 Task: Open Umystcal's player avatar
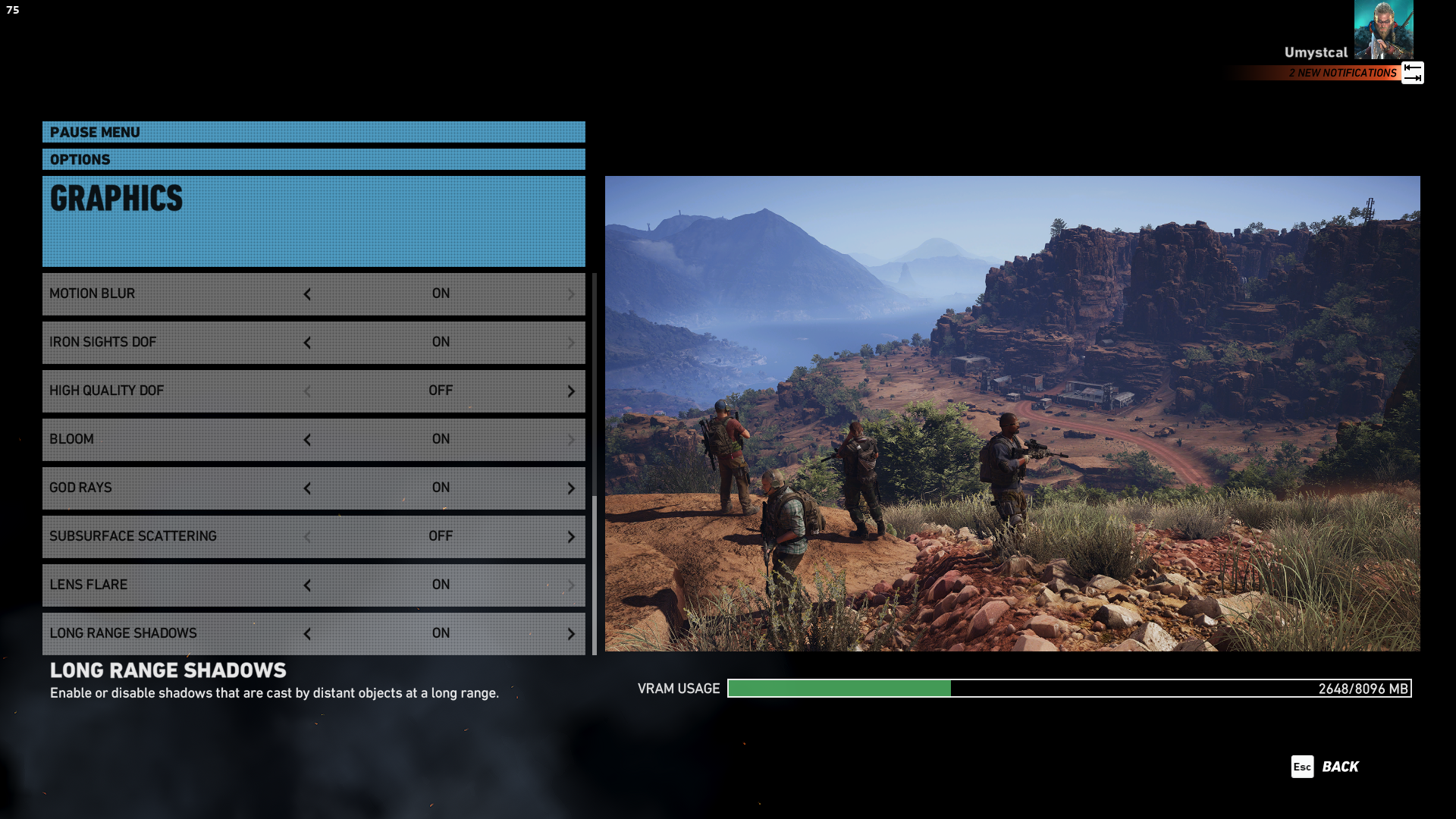point(1383,30)
